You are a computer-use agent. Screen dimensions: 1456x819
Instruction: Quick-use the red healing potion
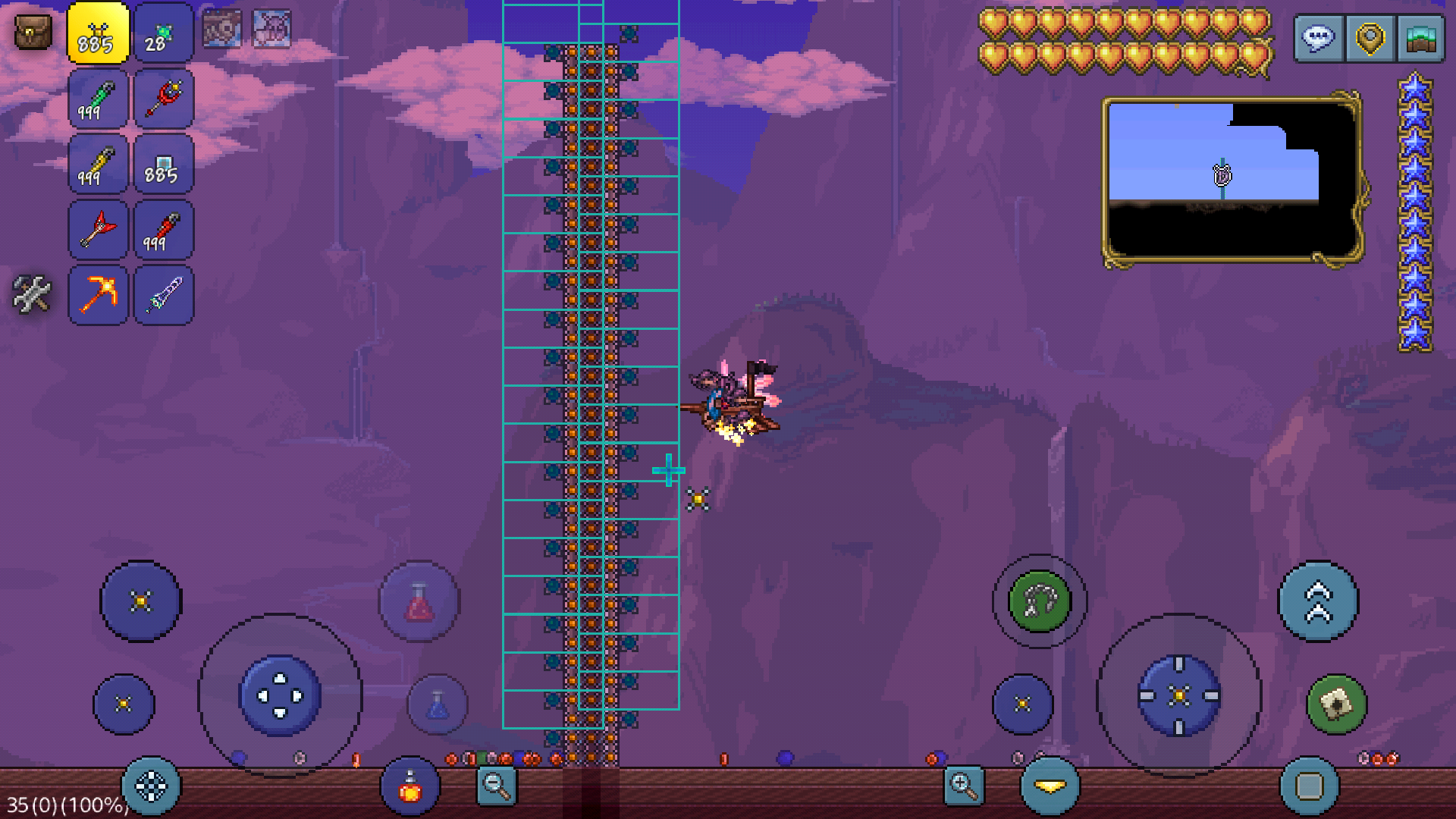[419, 603]
